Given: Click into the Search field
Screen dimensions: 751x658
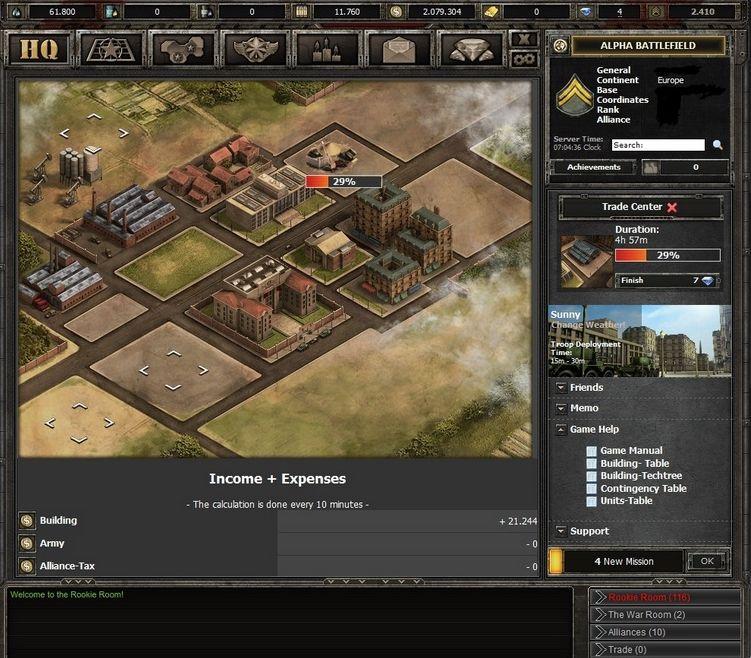Looking at the screenshot, I should tap(658, 145).
